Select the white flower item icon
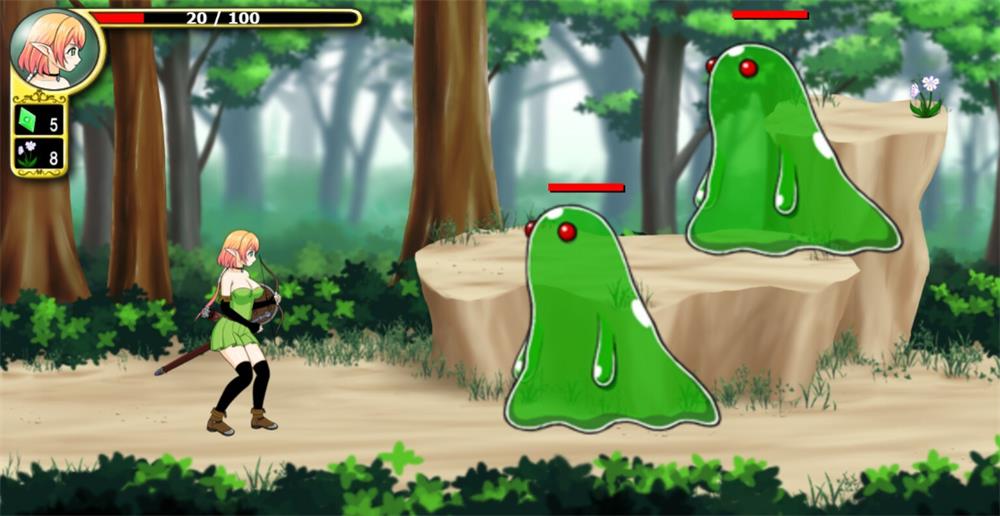The height and width of the screenshot is (516, 1000). pos(28,155)
